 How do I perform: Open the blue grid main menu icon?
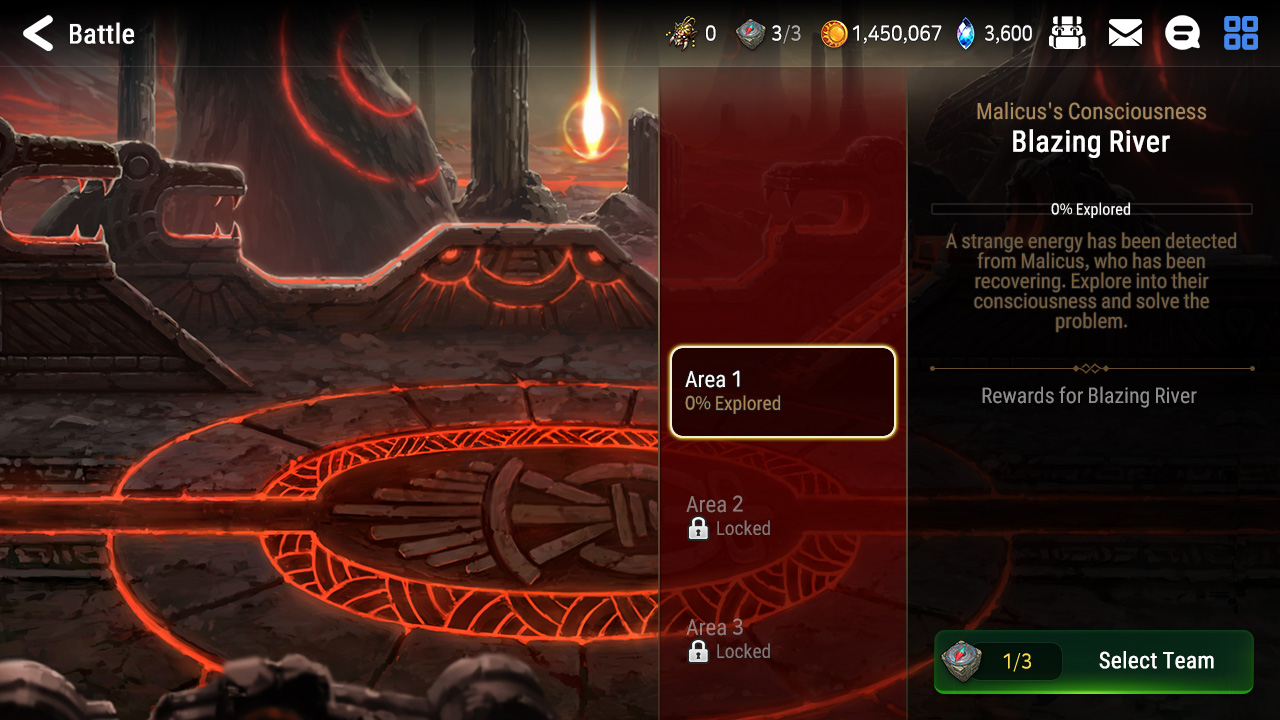coord(1240,33)
